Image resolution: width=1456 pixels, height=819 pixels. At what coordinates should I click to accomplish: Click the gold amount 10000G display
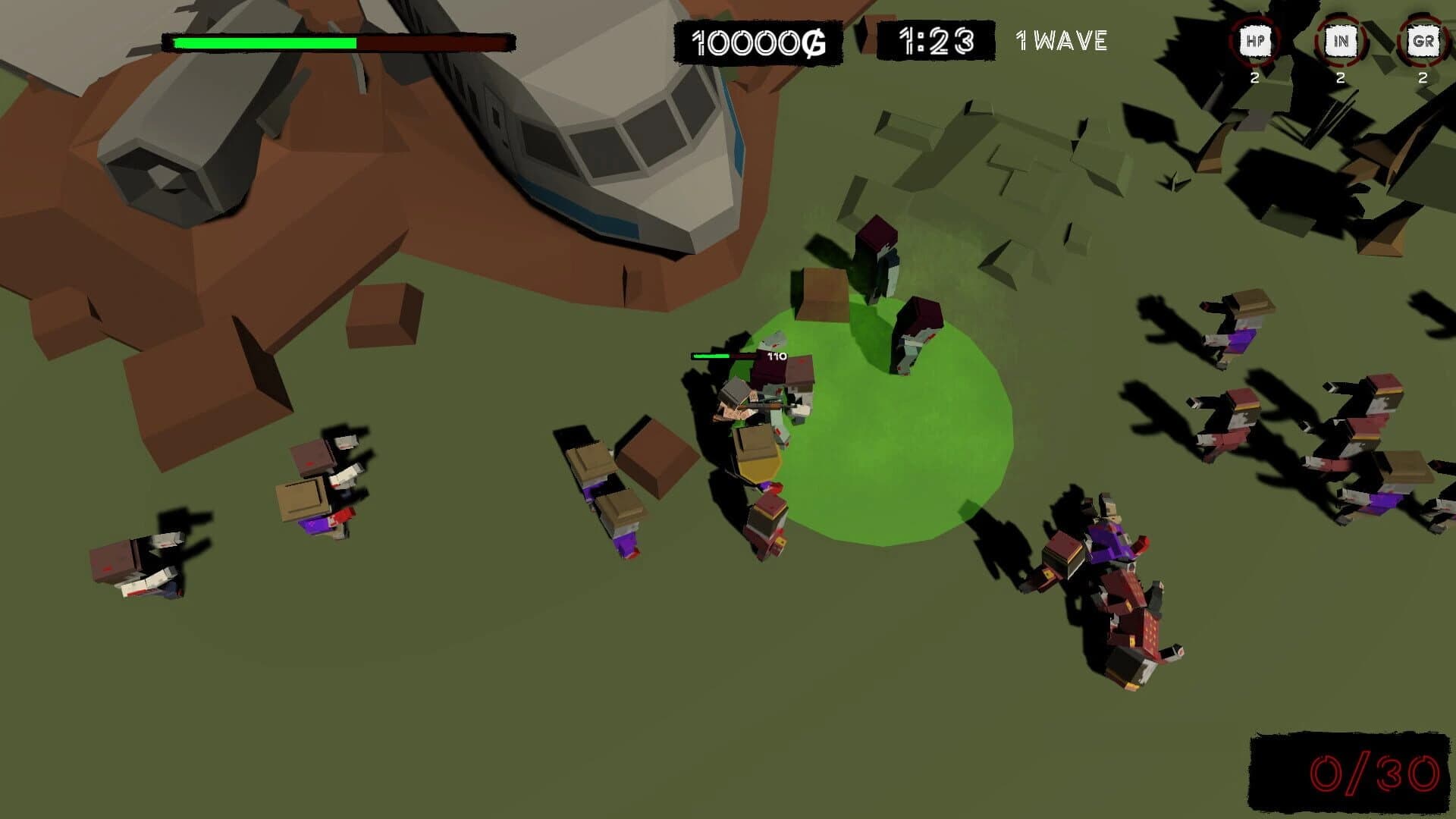758,42
